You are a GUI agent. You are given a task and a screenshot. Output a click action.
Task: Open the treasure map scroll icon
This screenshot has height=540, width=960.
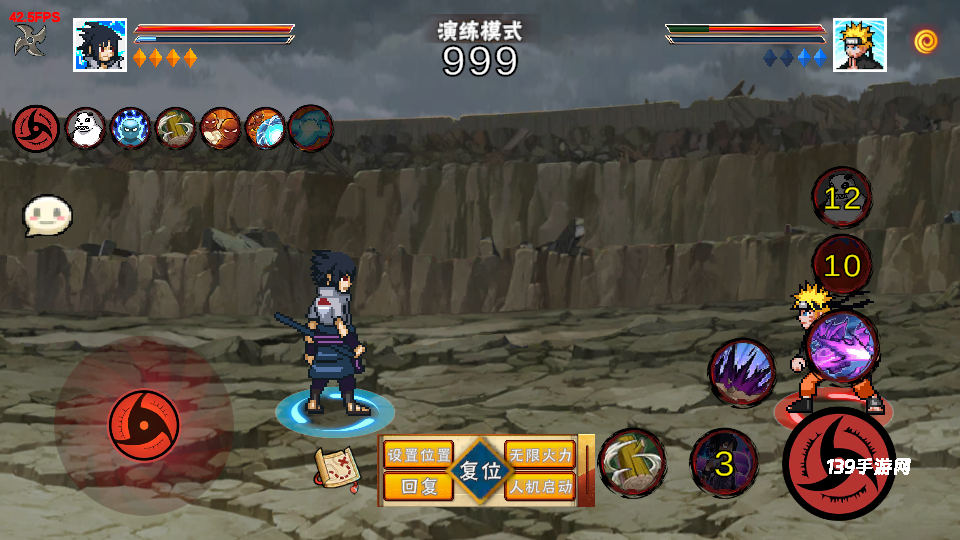pyautogui.click(x=337, y=468)
